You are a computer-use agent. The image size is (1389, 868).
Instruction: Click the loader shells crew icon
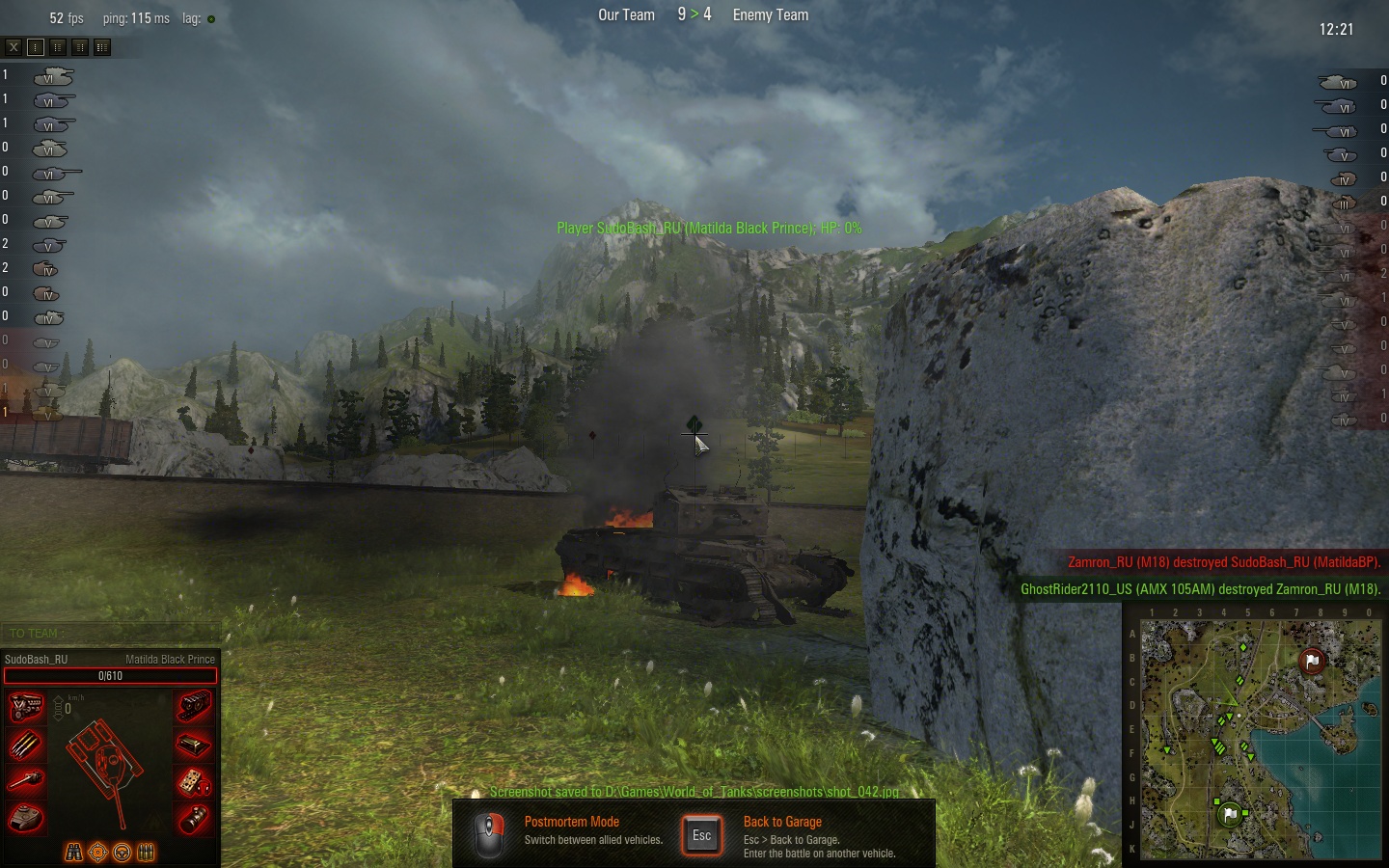[146, 853]
